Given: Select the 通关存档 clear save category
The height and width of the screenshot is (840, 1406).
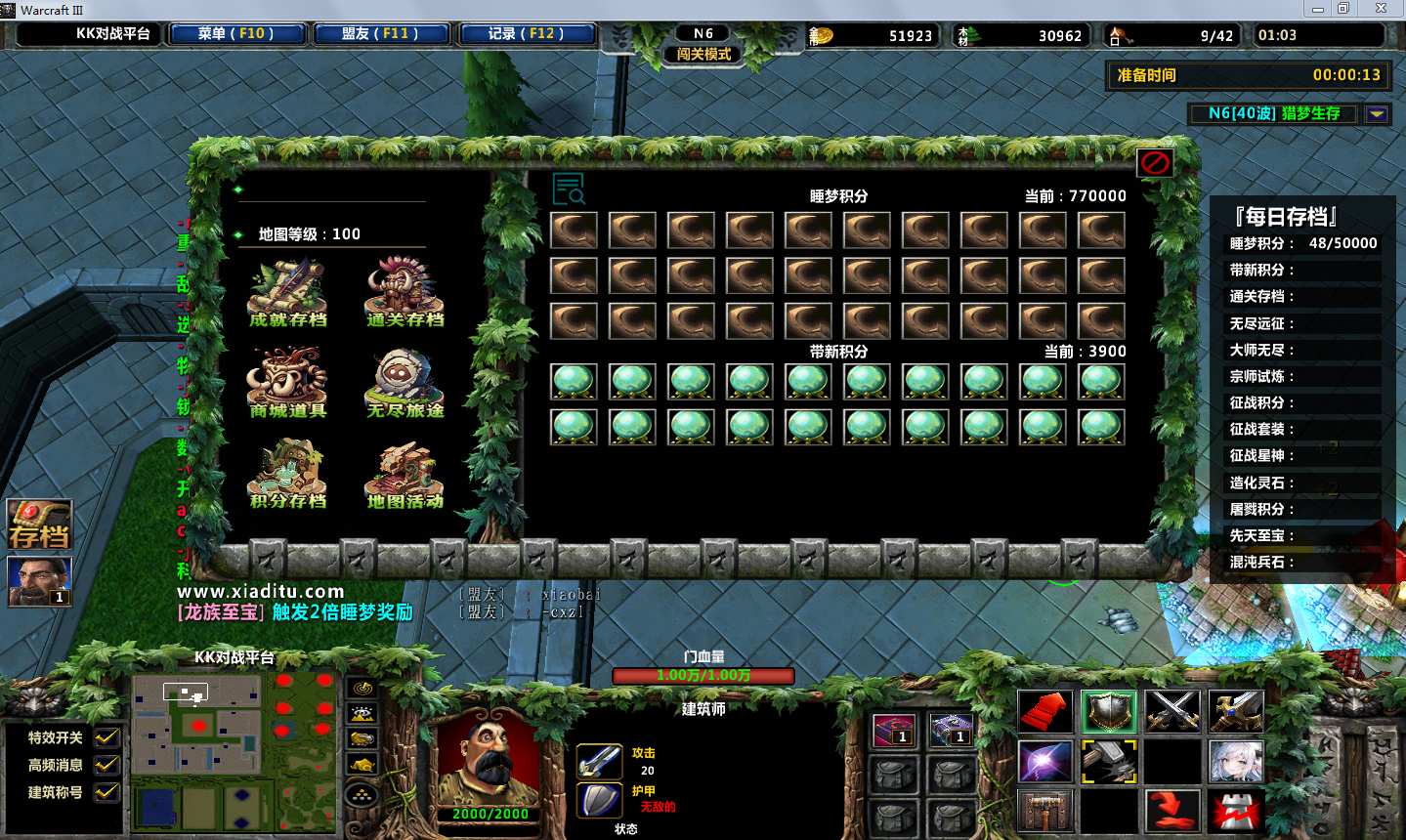Looking at the screenshot, I should [405, 293].
